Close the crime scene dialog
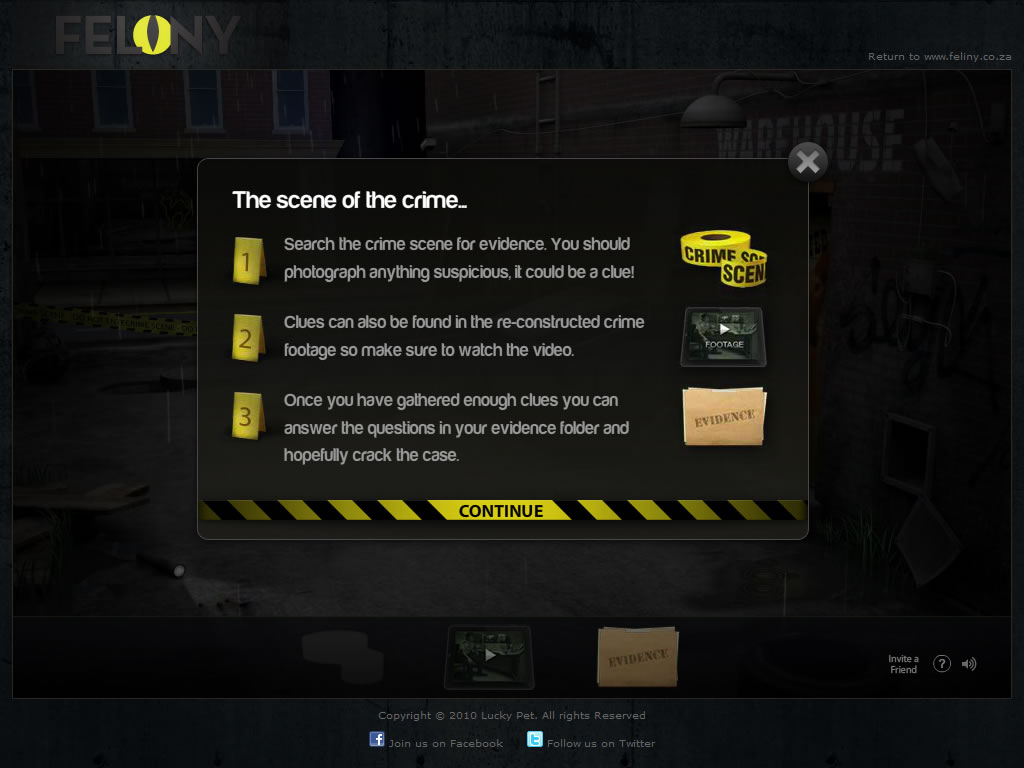The height and width of the screenshot is (768, 1024). coord(808,162)
